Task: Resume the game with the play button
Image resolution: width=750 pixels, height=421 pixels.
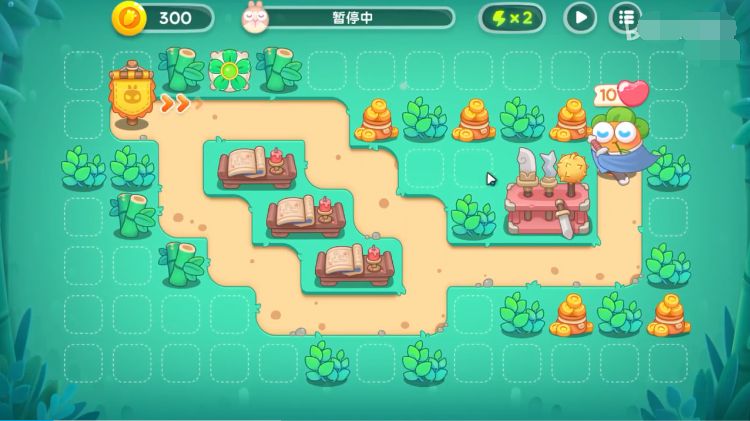Action: point(580,17)
